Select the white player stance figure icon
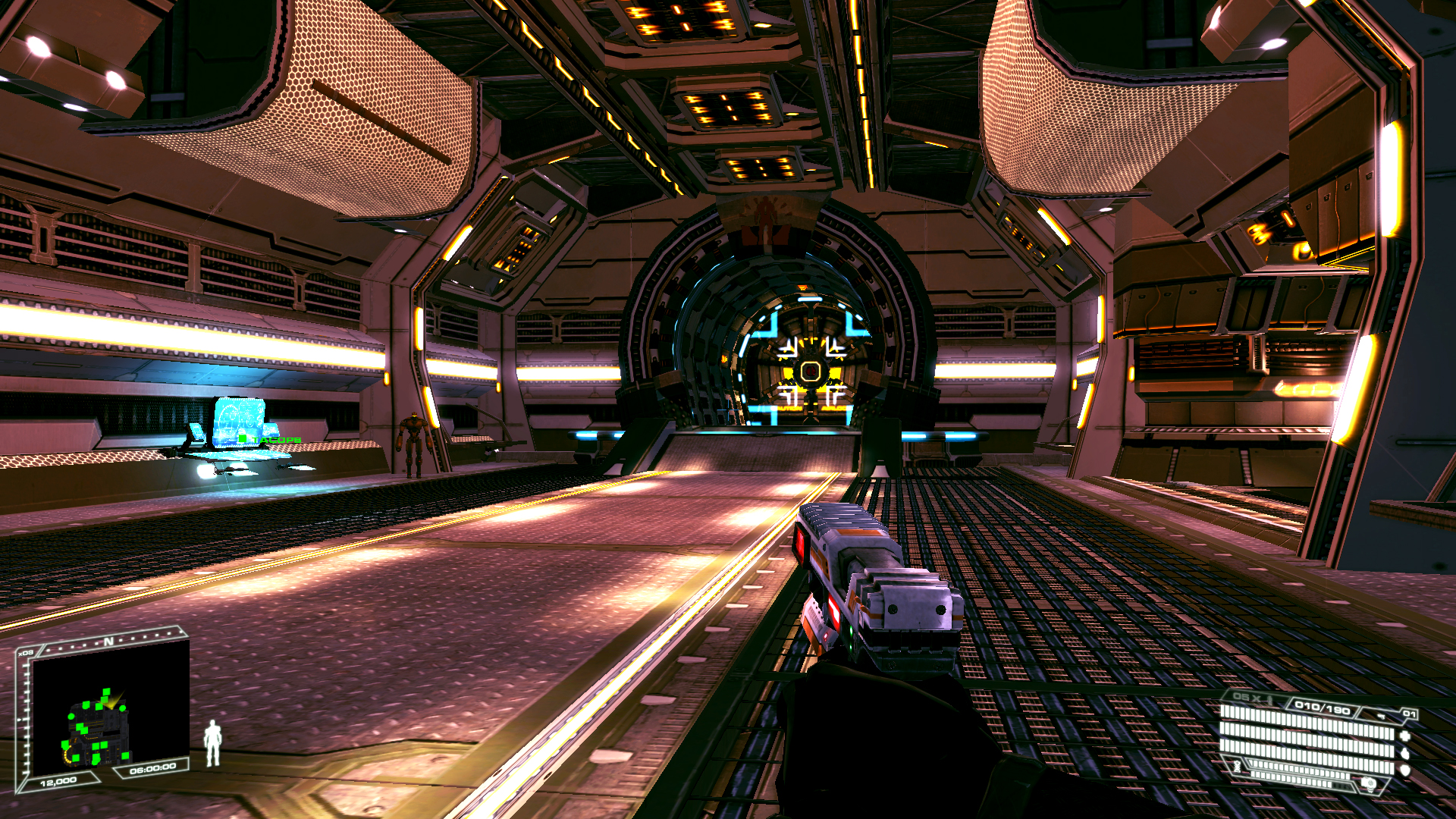Viewport: 1456px width, 819px height. 213,743
